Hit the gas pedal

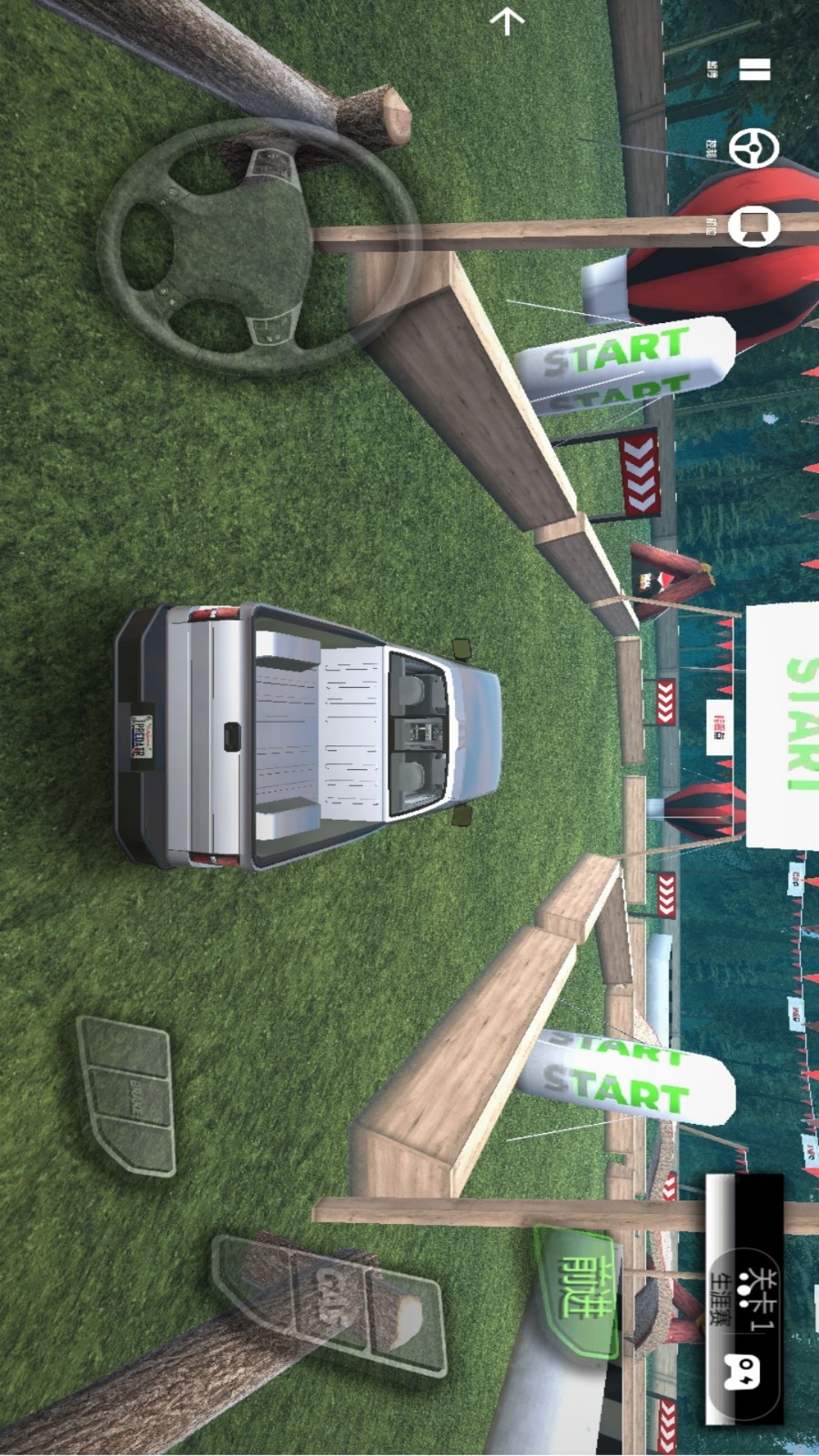tap(331, 1304)
